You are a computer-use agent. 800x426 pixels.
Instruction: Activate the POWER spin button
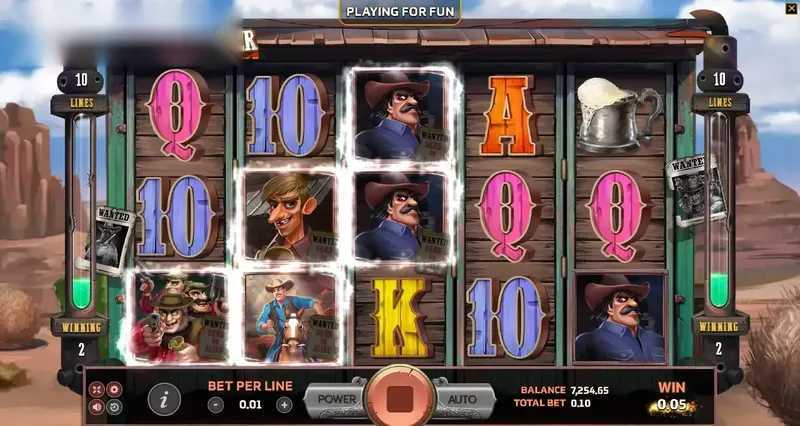point(337,399)
